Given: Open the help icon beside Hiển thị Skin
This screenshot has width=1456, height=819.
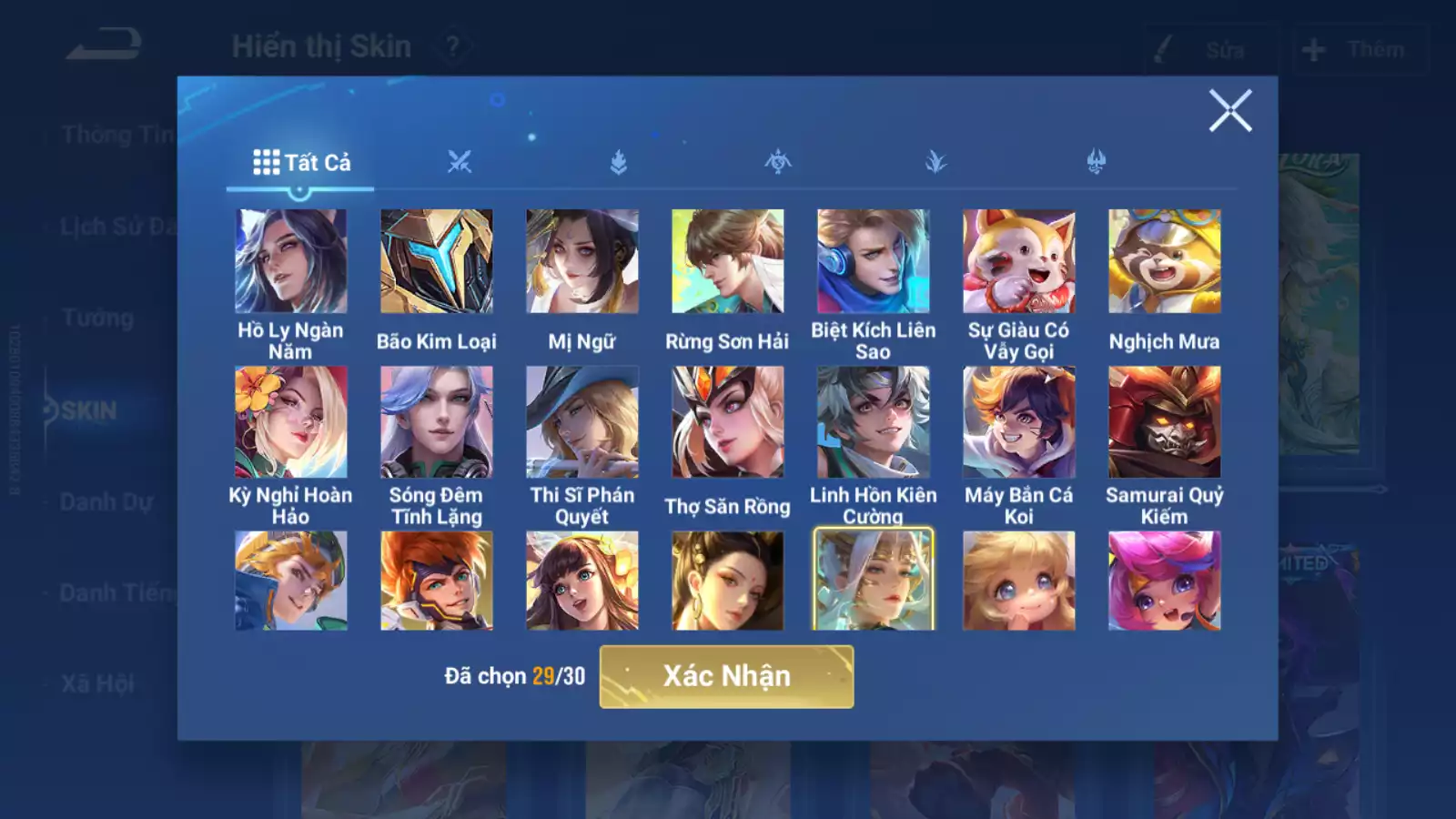Looking at the screenshot, I should pyautogui.click(x=452, y=45).
